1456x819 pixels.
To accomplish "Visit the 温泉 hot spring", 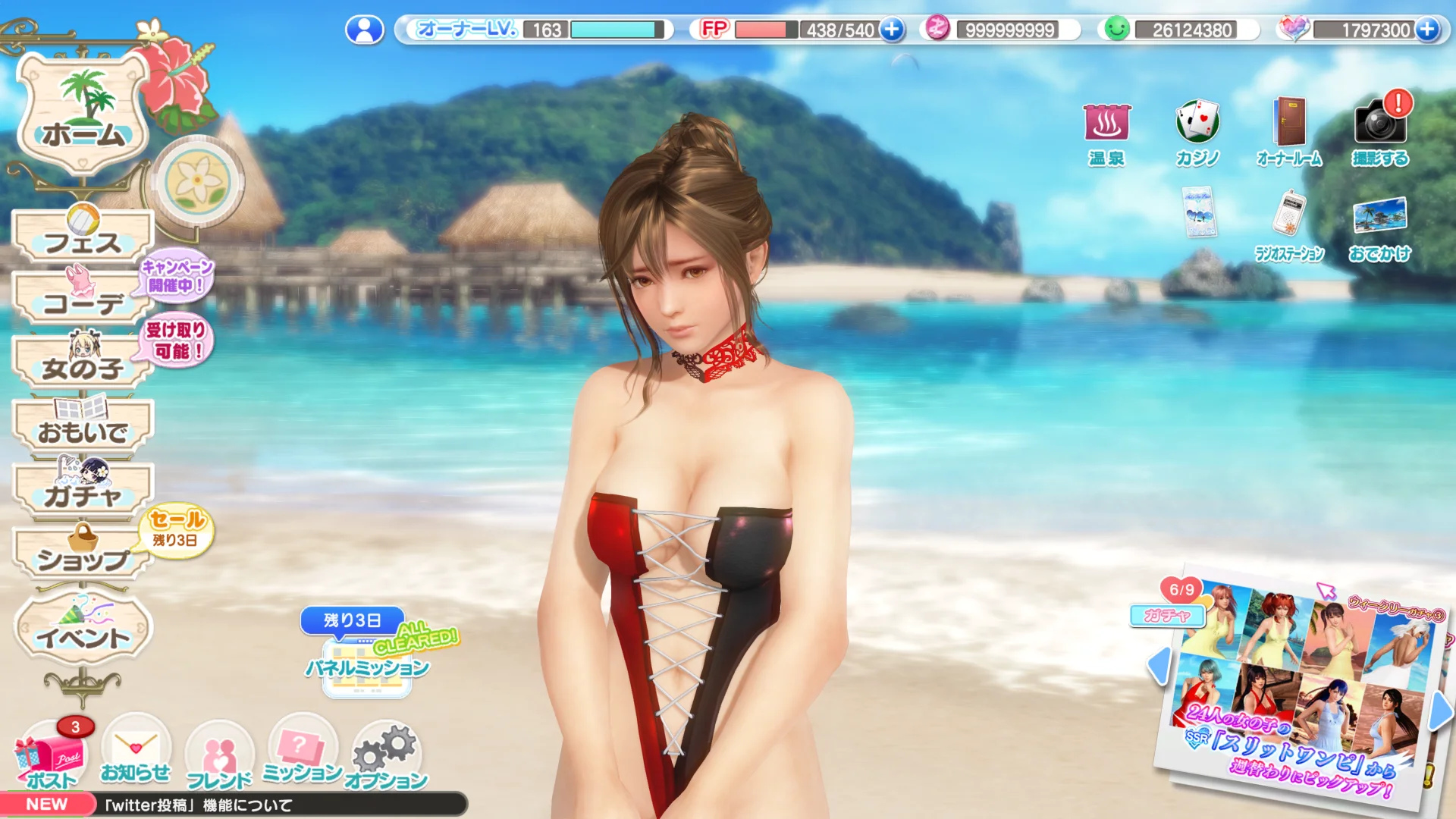I will point(1106,133).
